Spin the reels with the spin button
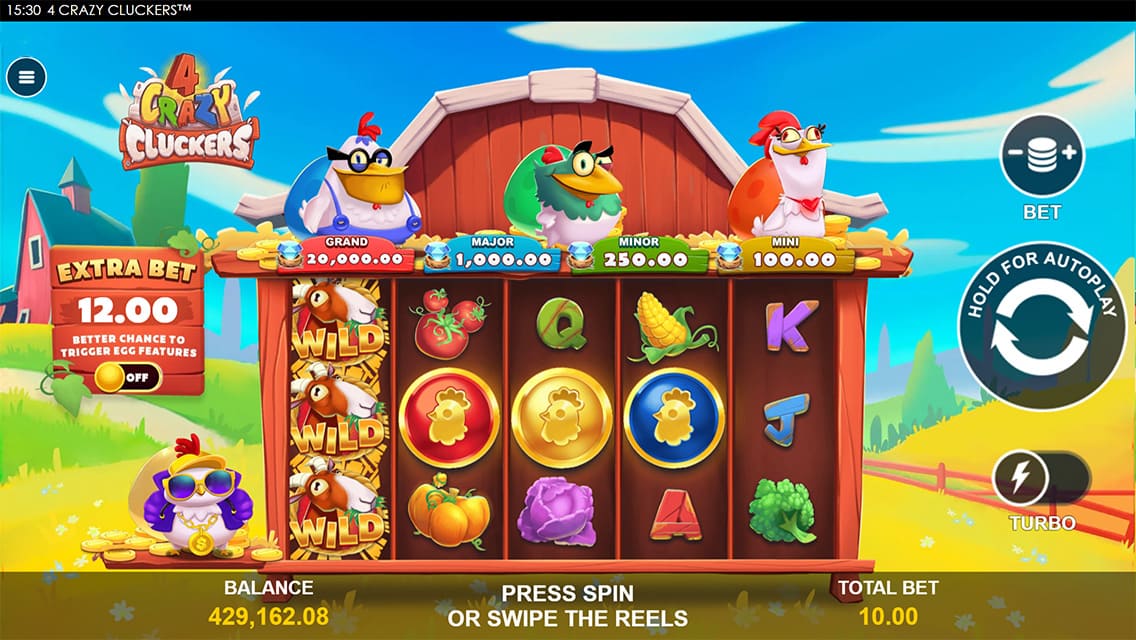The image size is (1136, 640). click(1043, 326)
